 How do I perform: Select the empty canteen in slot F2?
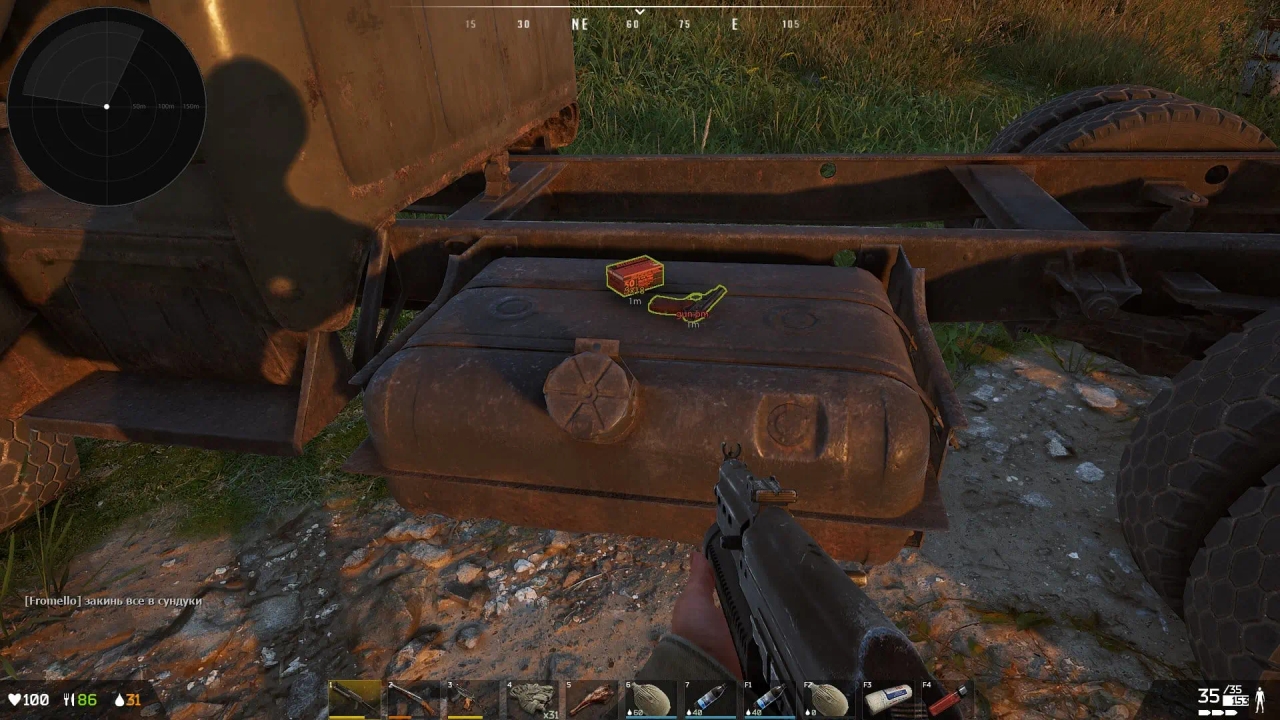(829, 699)
